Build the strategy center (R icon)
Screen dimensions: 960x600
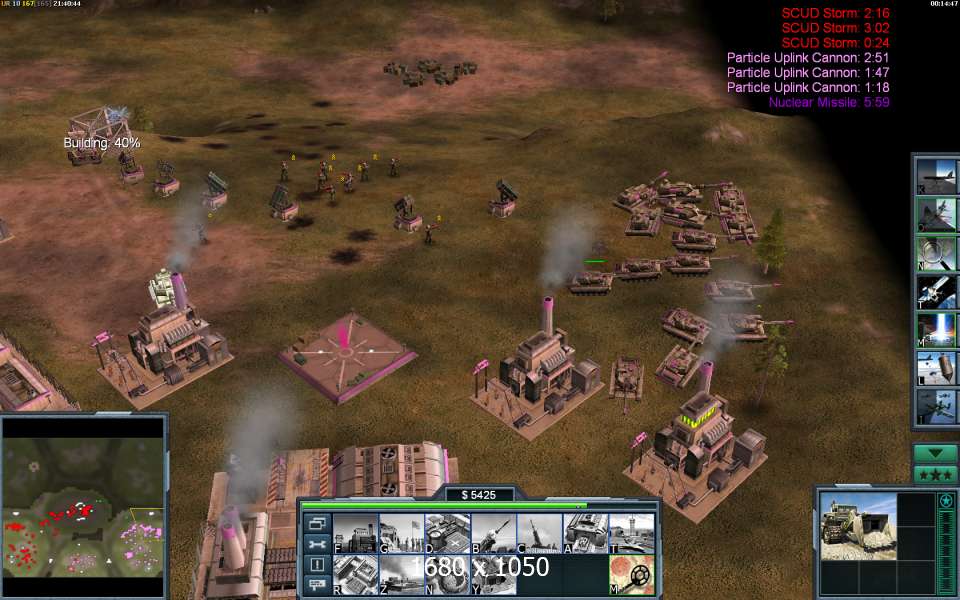pyautogui.click(x=354, y=575)
